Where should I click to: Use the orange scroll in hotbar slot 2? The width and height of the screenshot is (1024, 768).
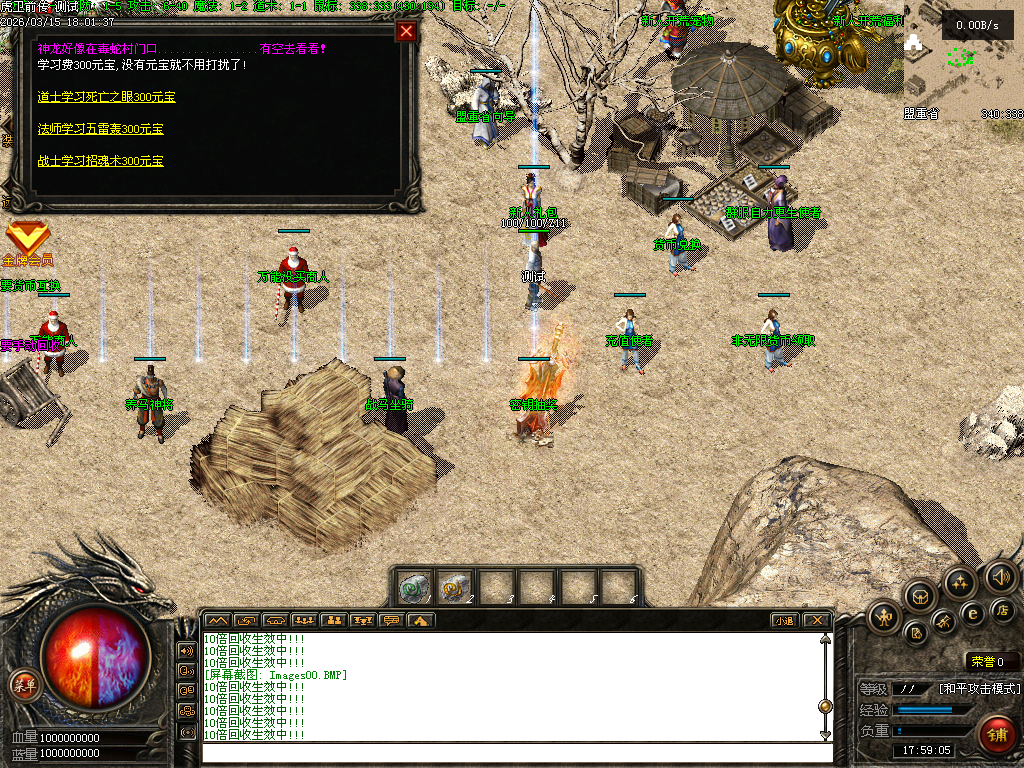[456, 587]
